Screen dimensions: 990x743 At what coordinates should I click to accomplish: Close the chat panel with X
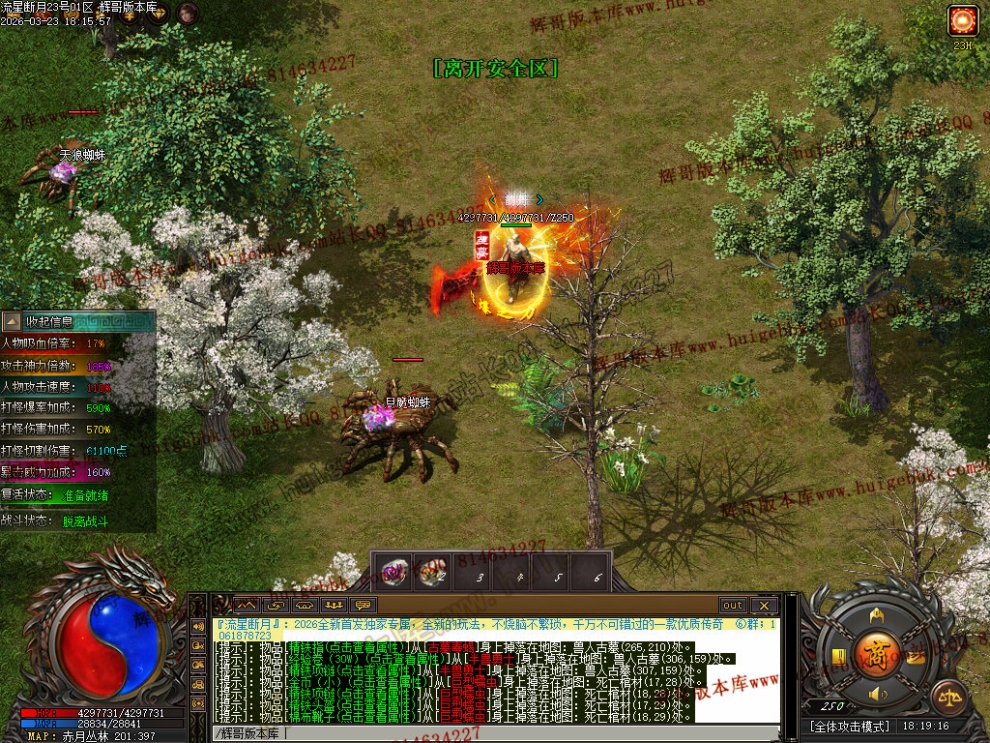click(764, 605)
